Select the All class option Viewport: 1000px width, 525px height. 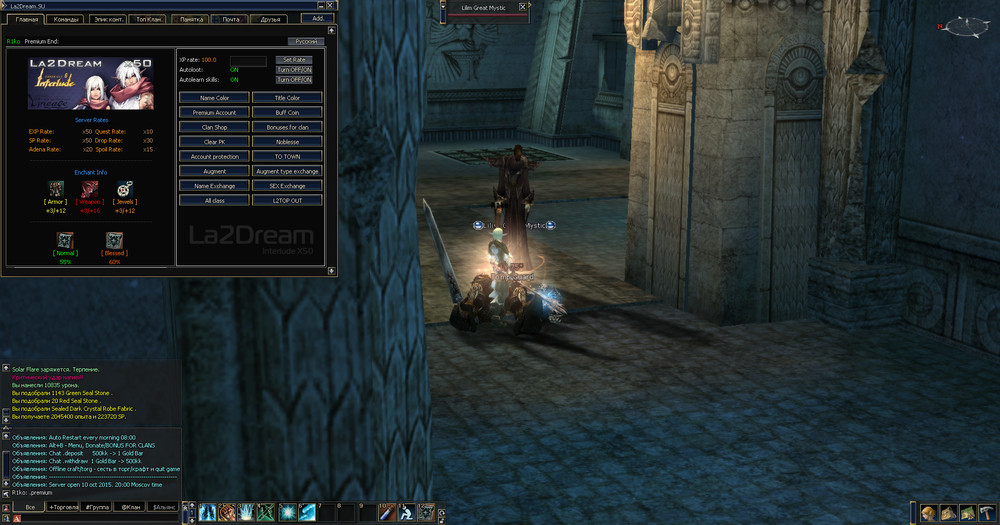click(214, 200)
